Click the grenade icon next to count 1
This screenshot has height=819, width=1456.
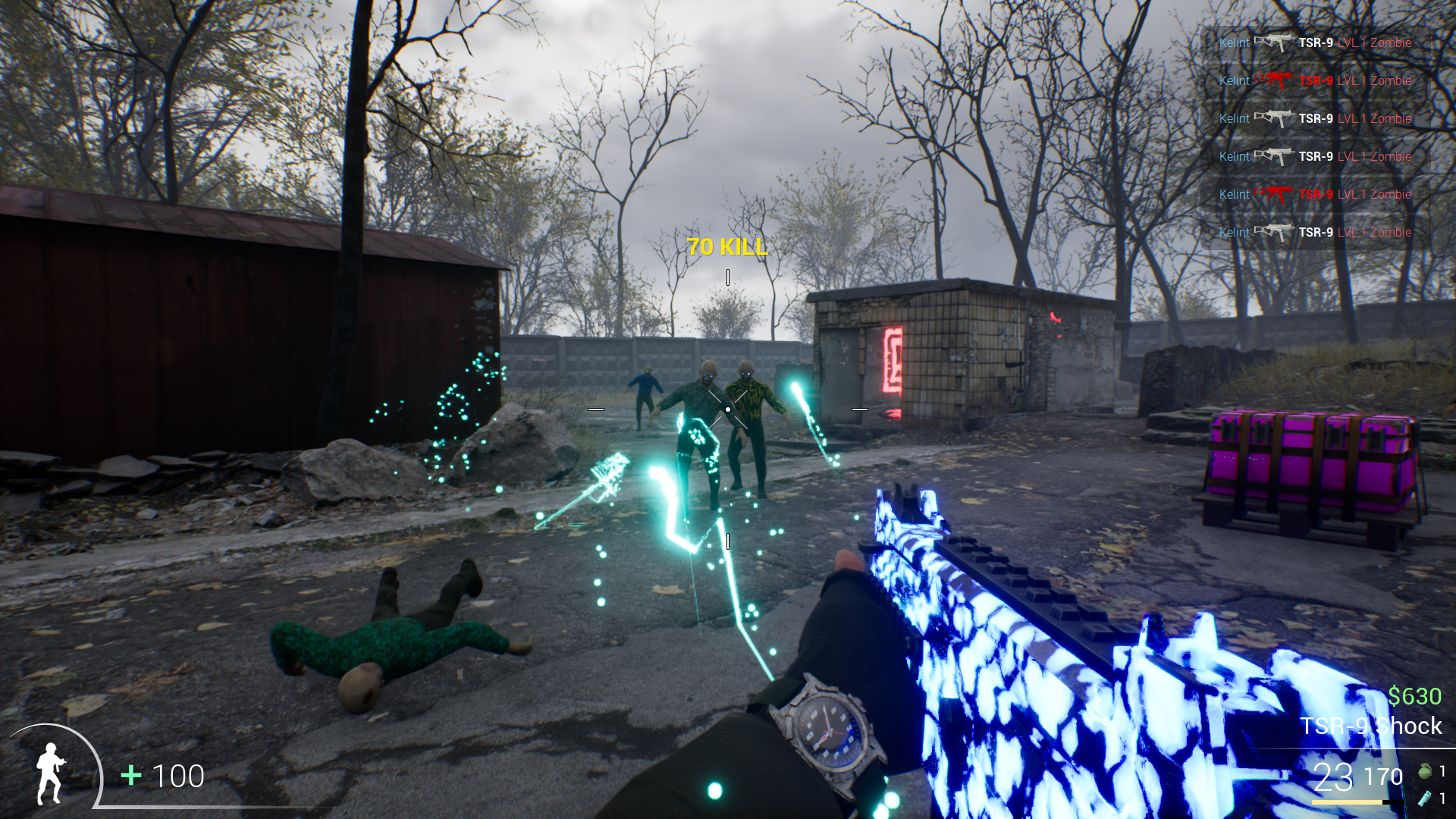point(1426,770)
